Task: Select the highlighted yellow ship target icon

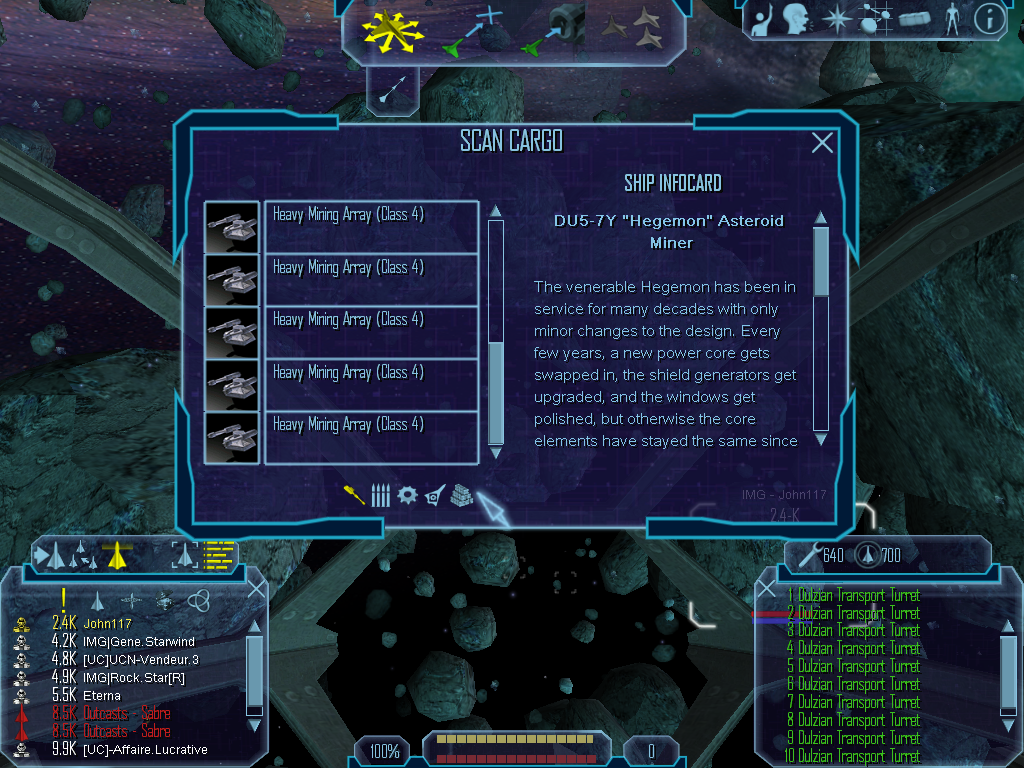Action: (x=118, y=553)
